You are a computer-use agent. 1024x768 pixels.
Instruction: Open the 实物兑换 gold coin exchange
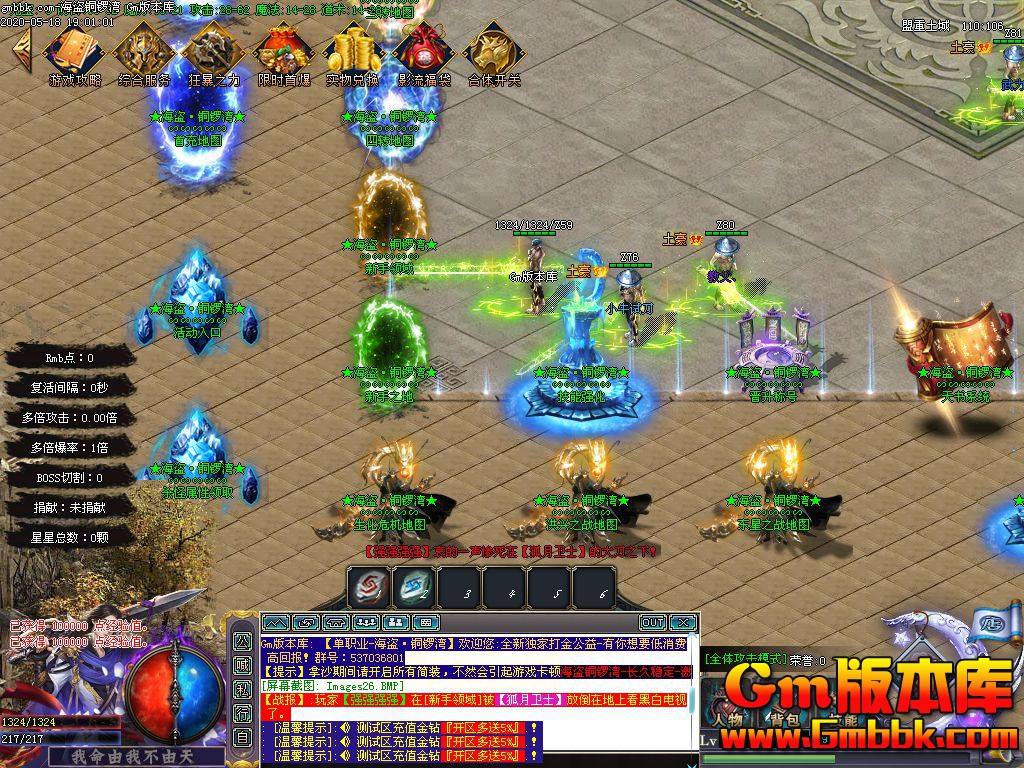[353, 50]
